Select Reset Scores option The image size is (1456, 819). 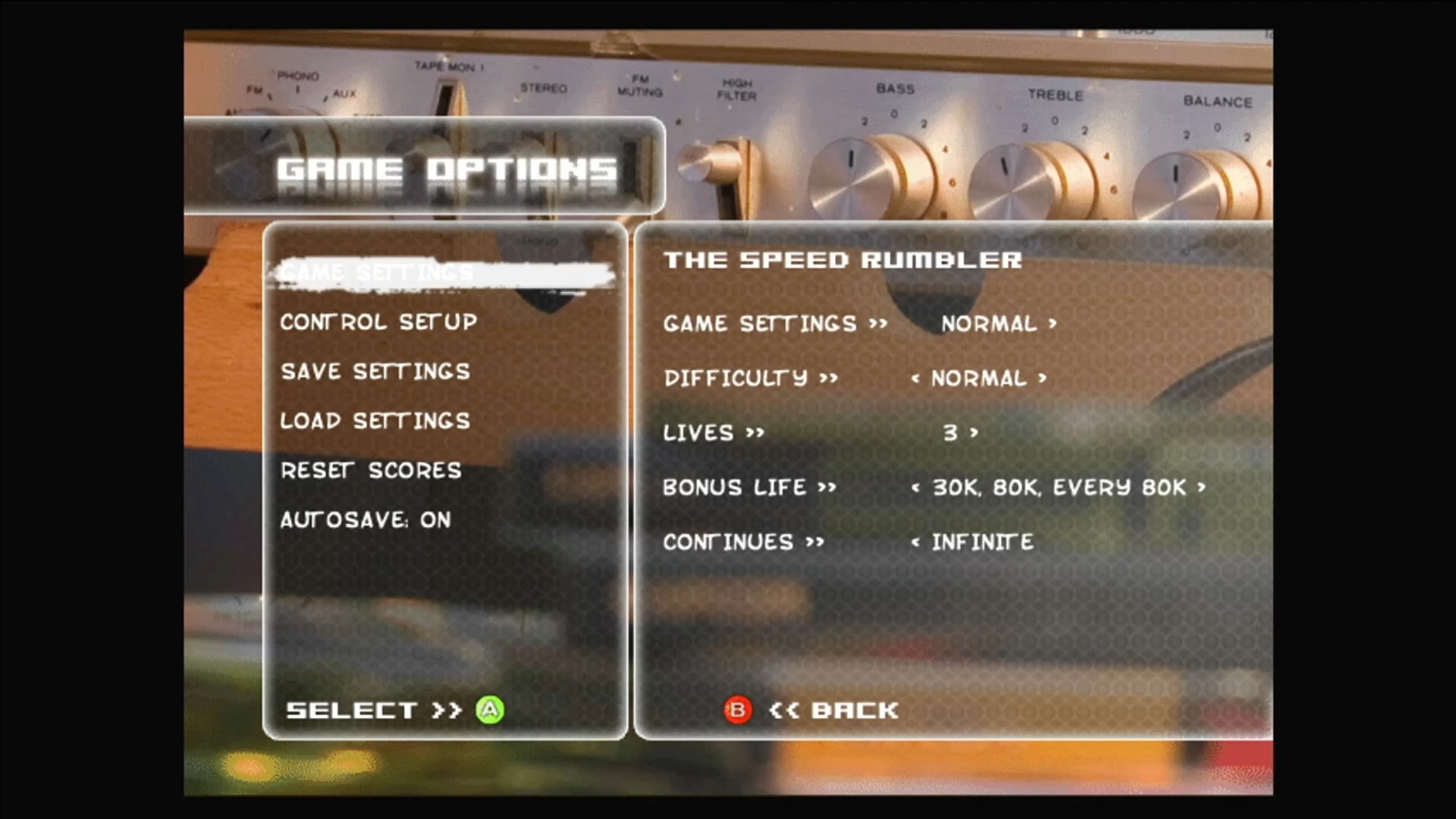371,471
